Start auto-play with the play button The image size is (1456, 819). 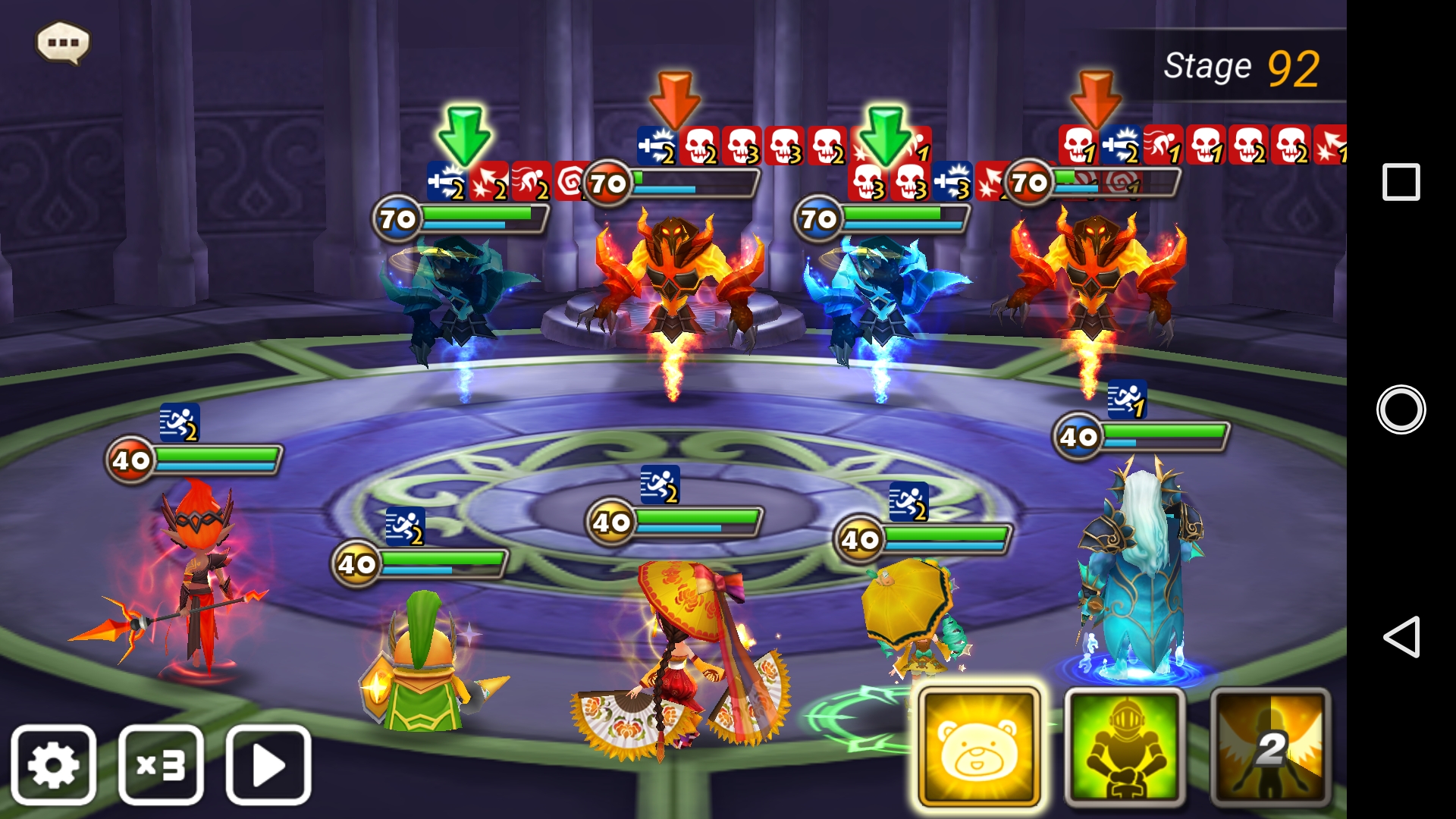click(x=268, y=764)
